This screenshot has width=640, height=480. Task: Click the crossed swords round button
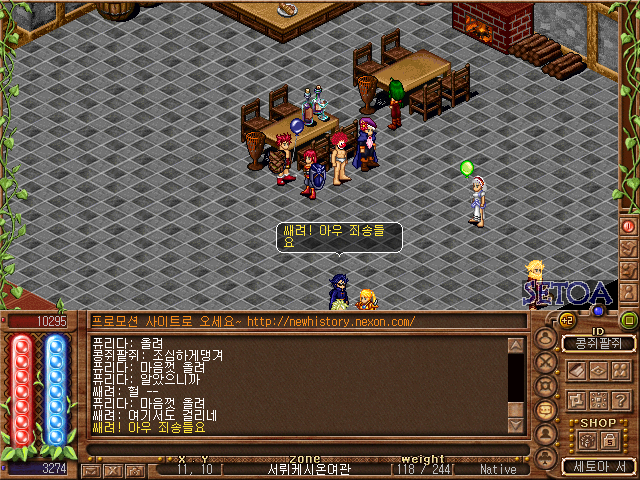click(545, 363)
